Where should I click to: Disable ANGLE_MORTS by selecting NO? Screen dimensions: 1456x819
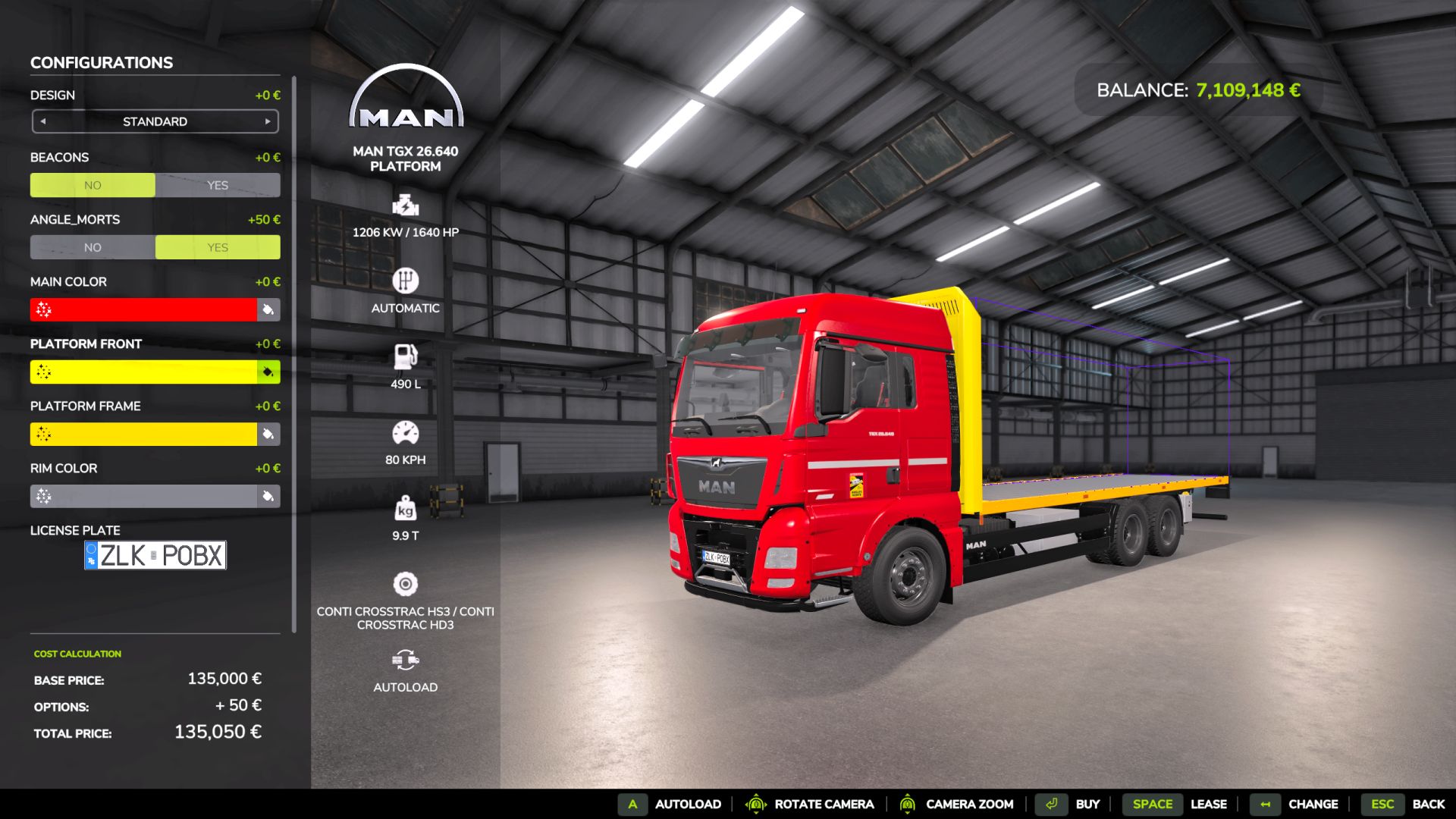93,247
